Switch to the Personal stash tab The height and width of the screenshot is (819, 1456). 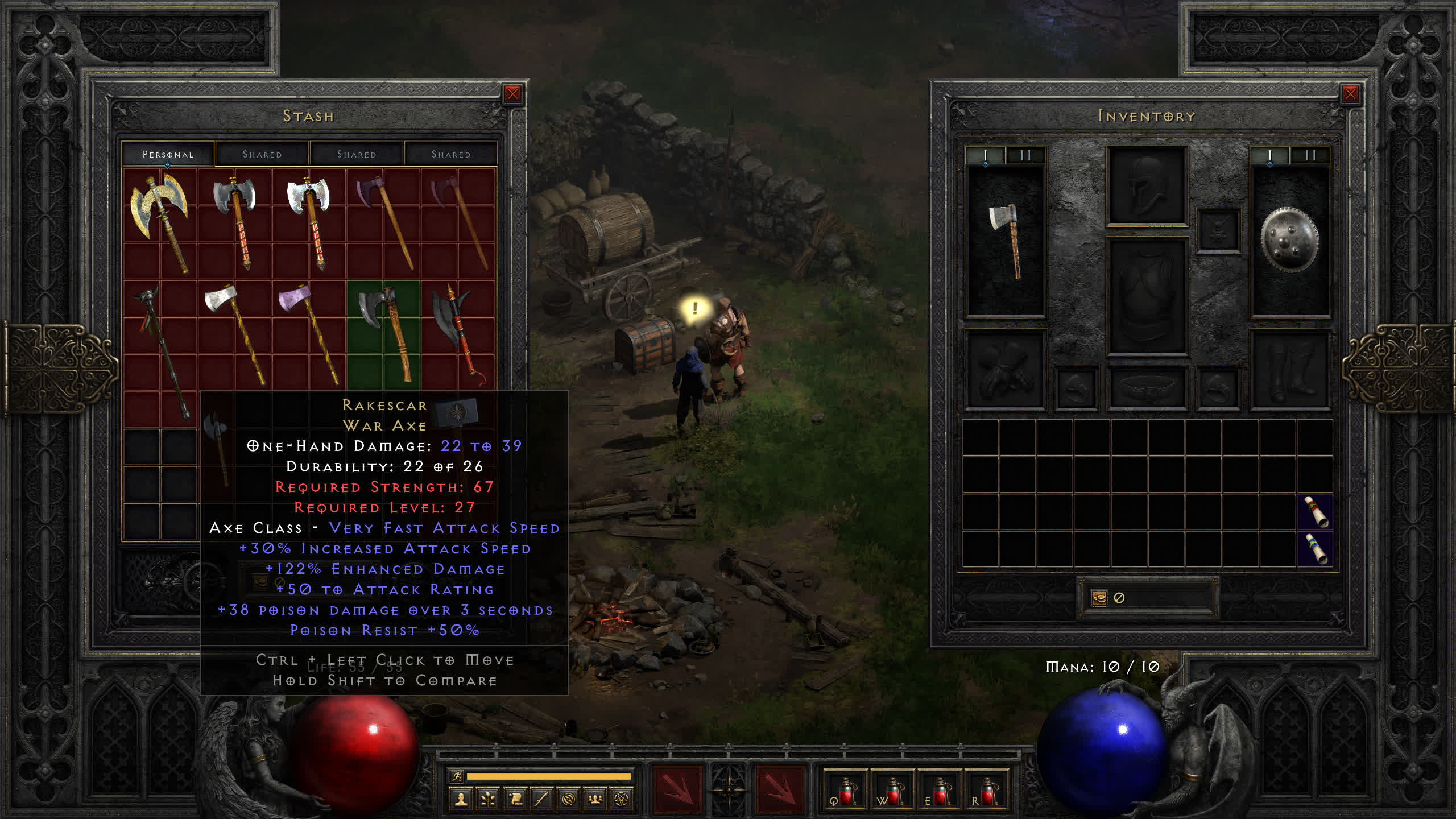click(168, 154)
